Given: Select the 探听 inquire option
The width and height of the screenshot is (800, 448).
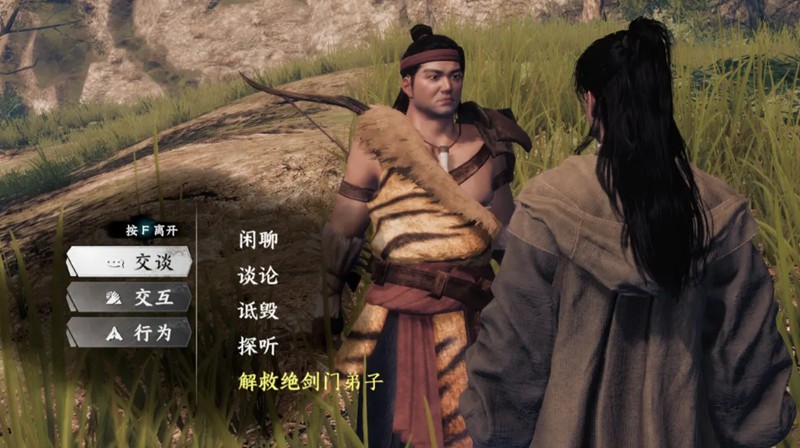Looking at the screenshot, I should (258, 346).
